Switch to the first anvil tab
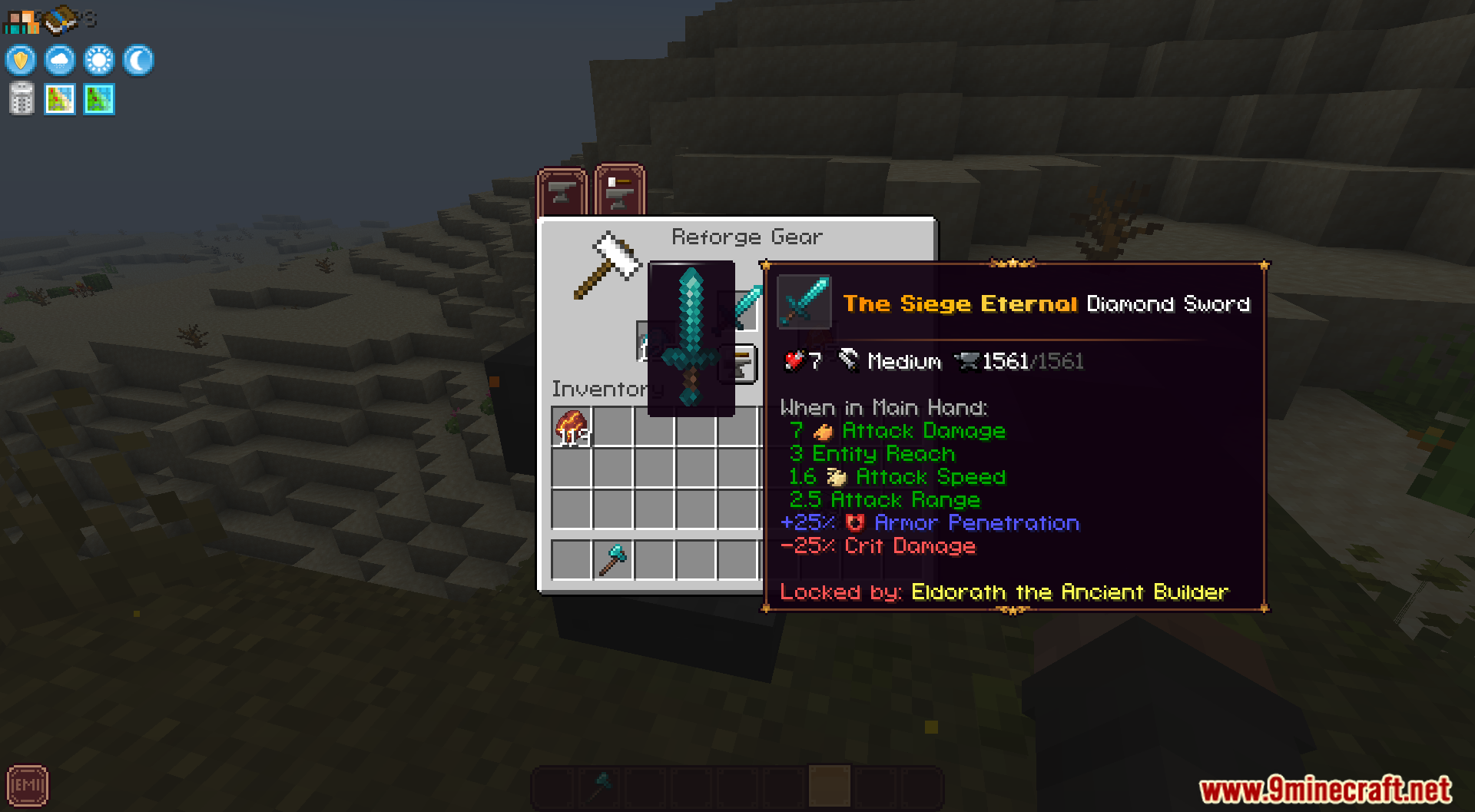This screenshot has height=812, width=1475. (562, 191)
